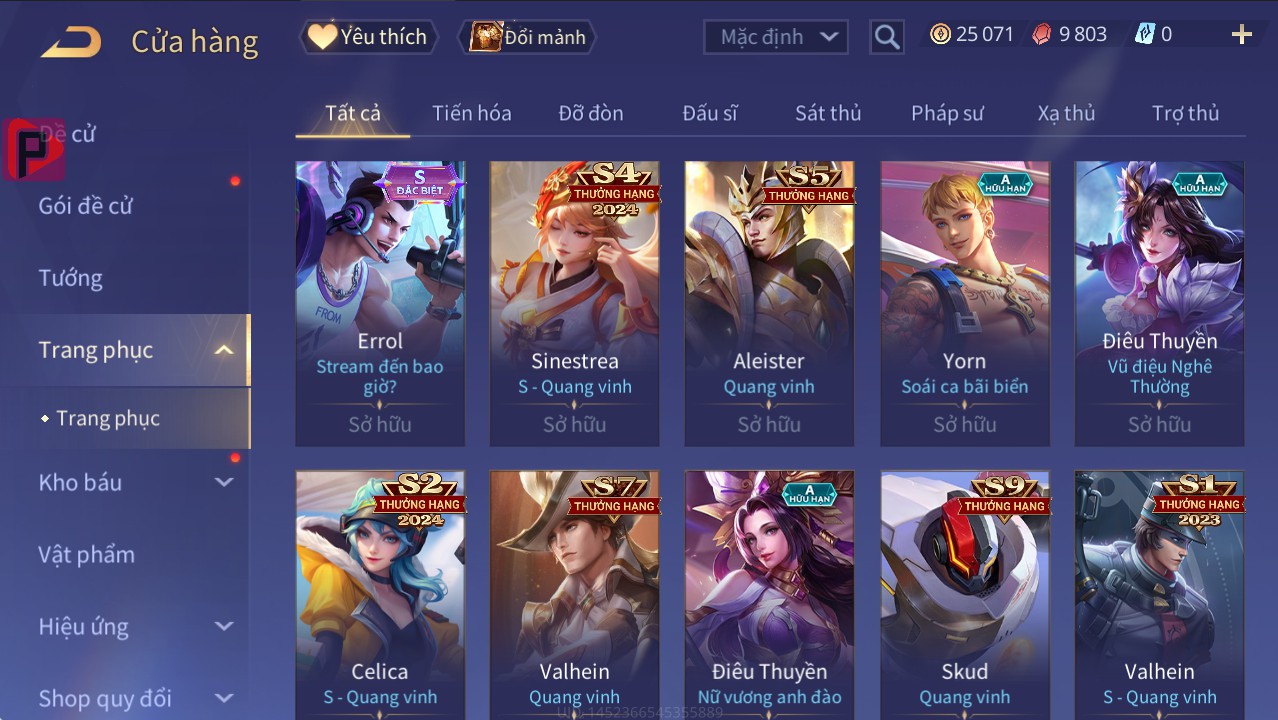Go back using the return arrow

pos(71,41)
